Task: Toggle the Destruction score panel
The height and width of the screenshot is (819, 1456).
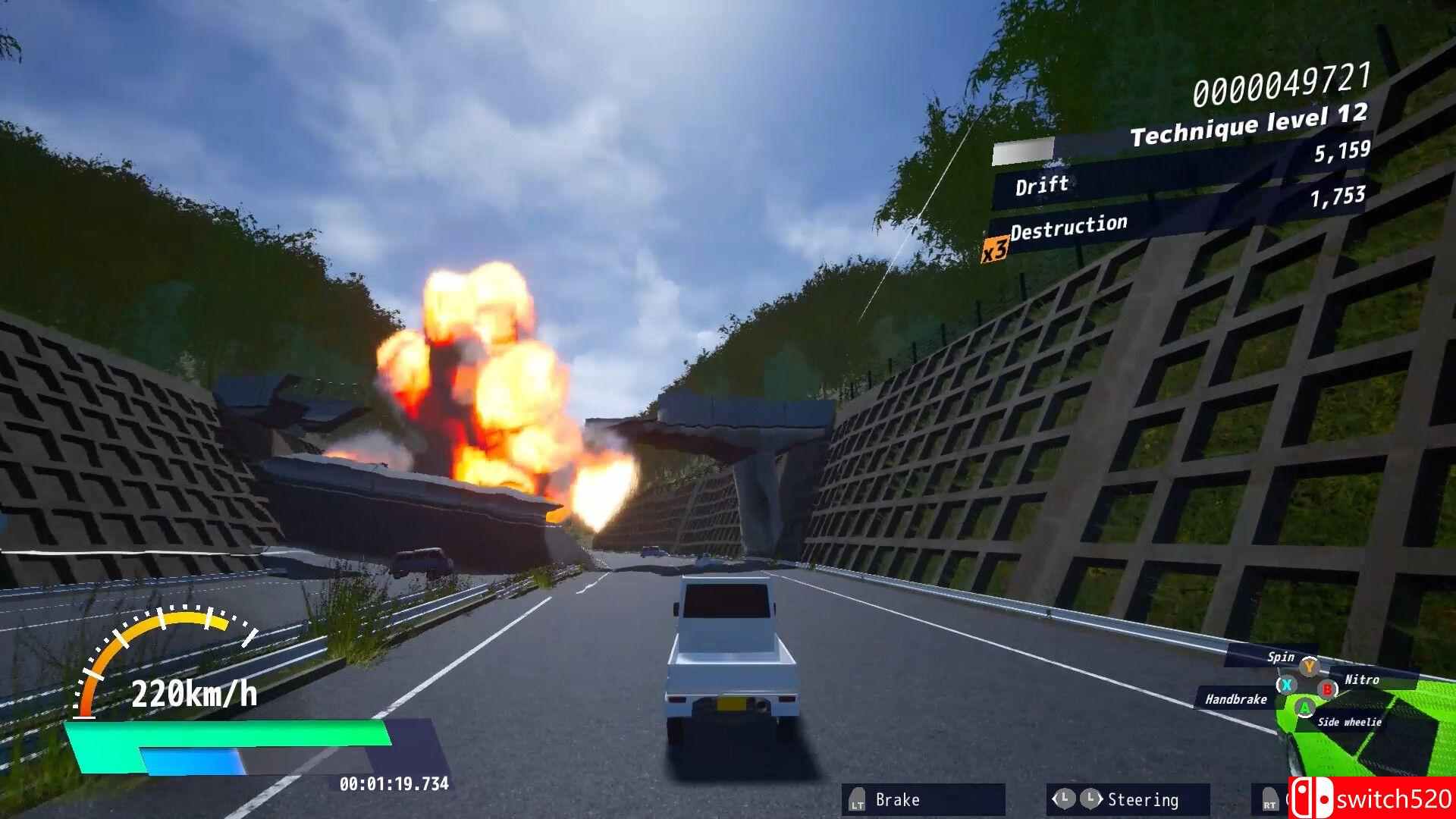Action: [1071, 225]
